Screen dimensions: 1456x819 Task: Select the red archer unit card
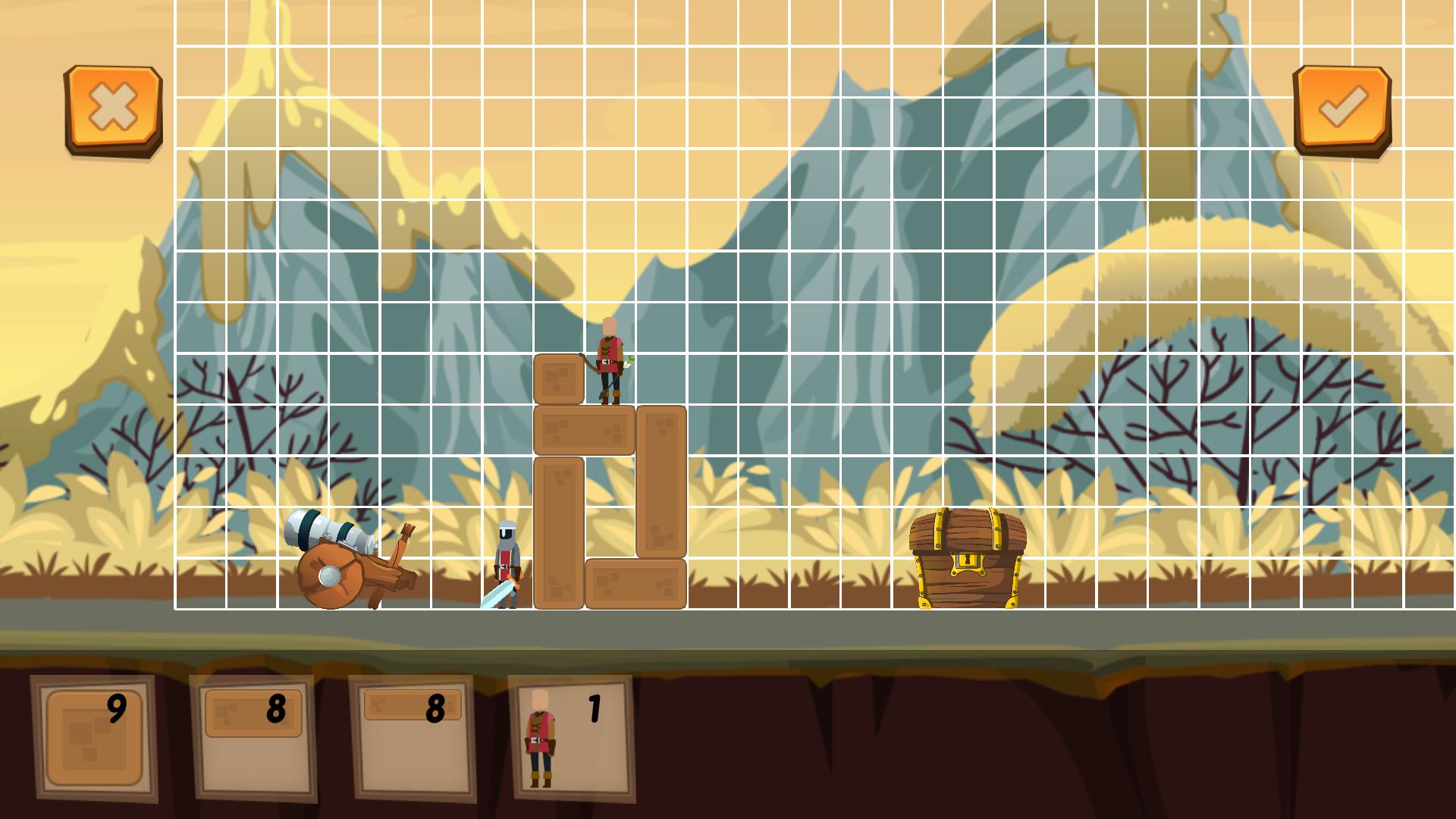(572, 738)
